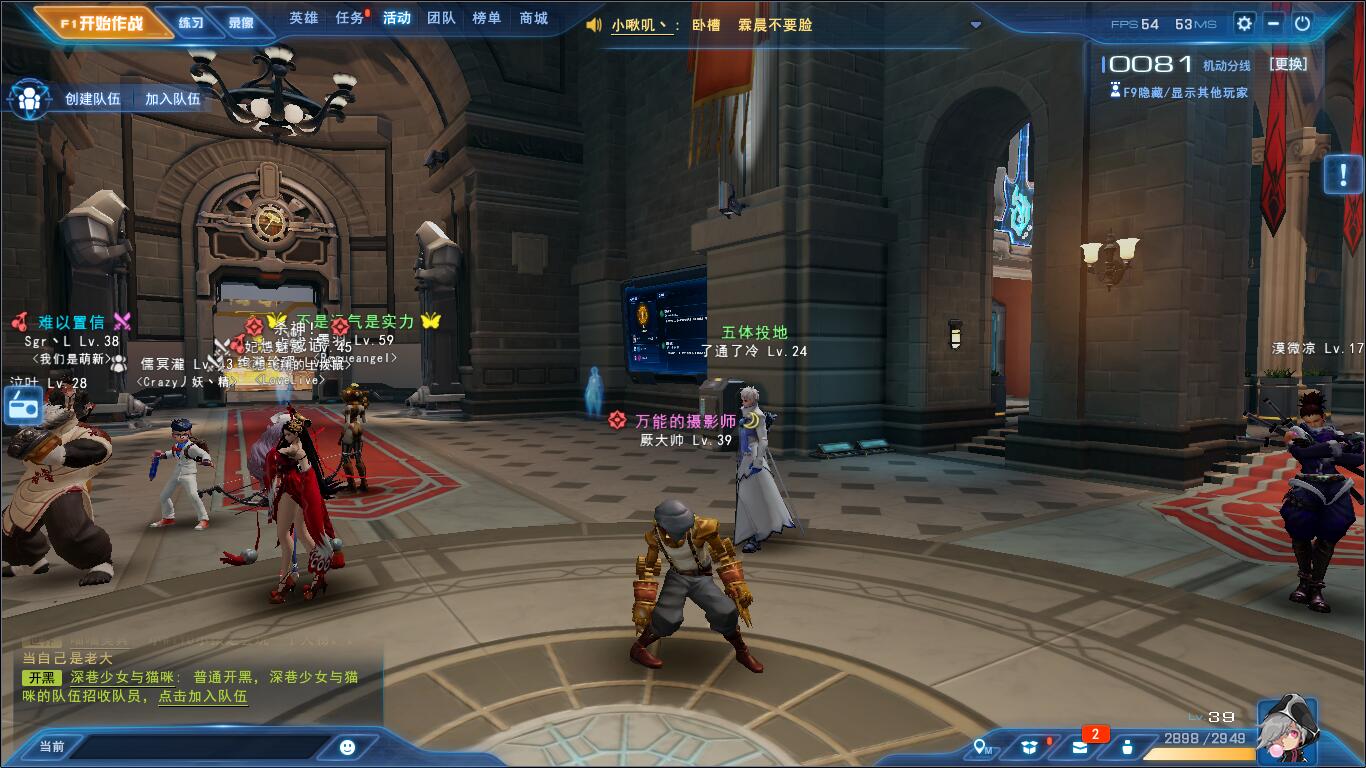Show the 榜单 rankings menu
Screen dimensions: 1366x768
[x=487, y=18]
